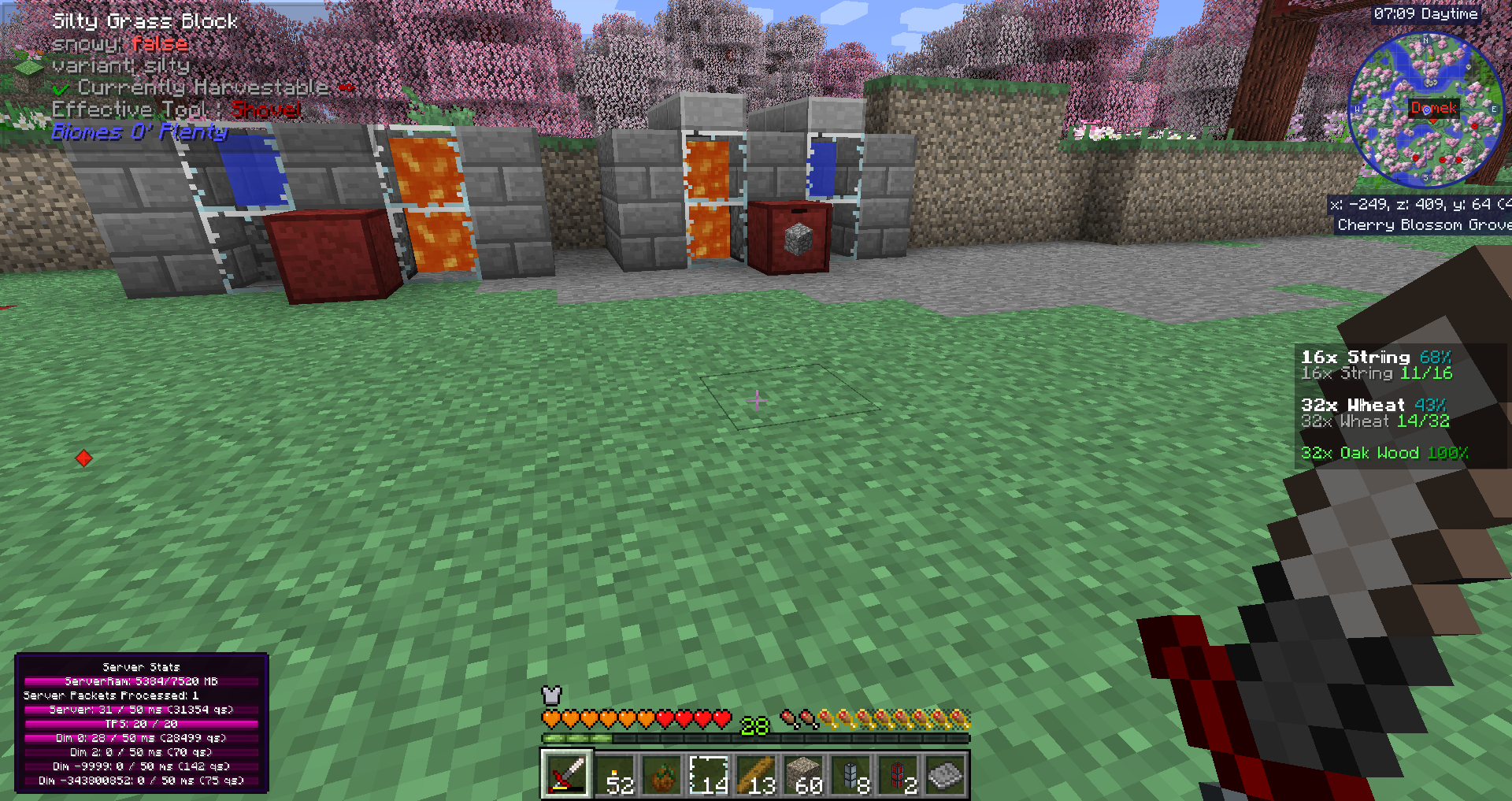Click the 16x String quest tracker entry
1512x801 pixels.
click(1377, 365)
